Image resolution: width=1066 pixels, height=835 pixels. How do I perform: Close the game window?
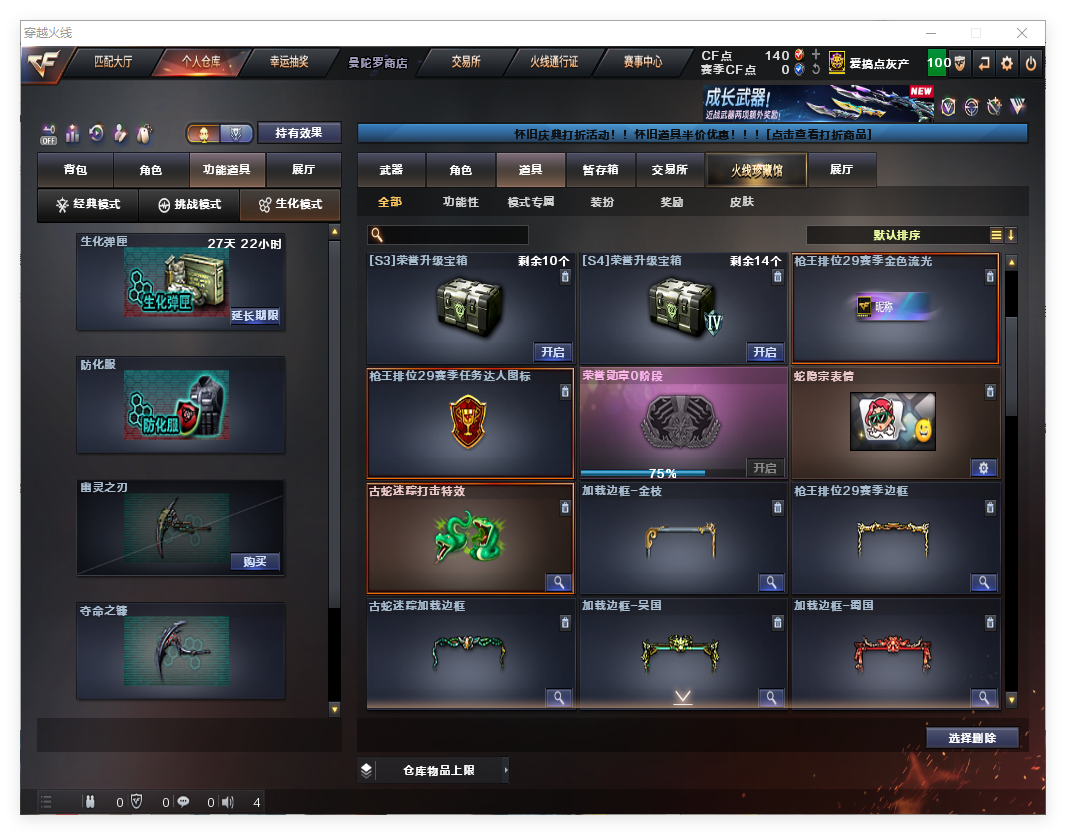pos(1022,33)
